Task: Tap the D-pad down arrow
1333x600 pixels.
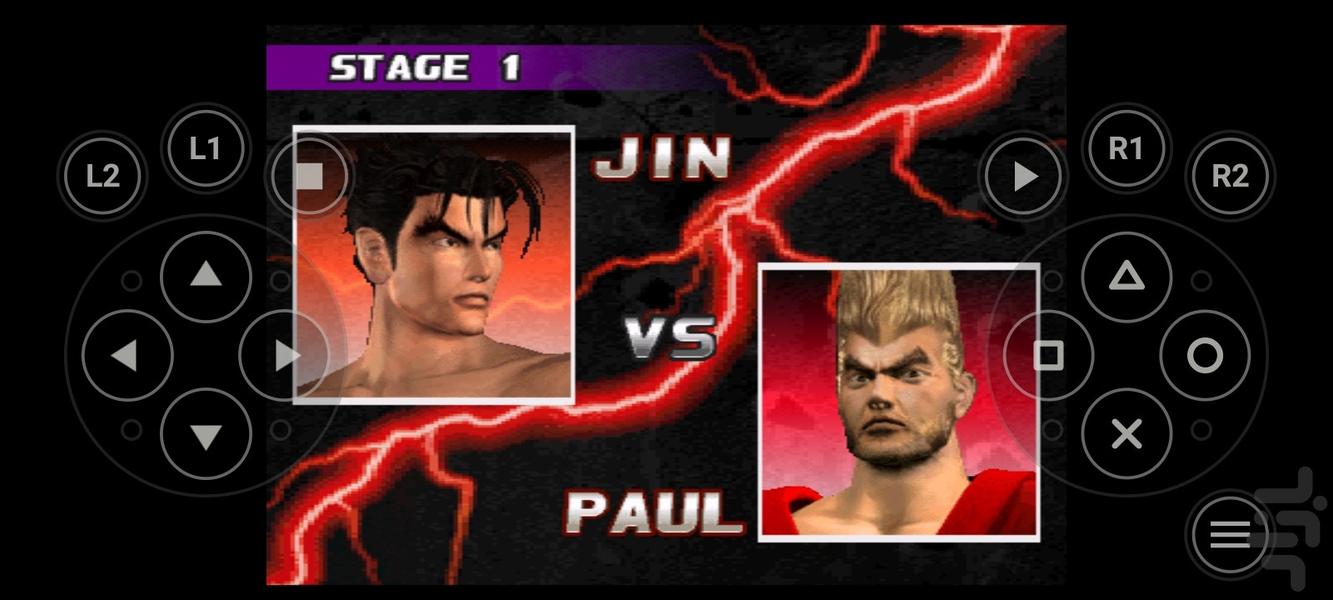Action: tap(205, 434)
